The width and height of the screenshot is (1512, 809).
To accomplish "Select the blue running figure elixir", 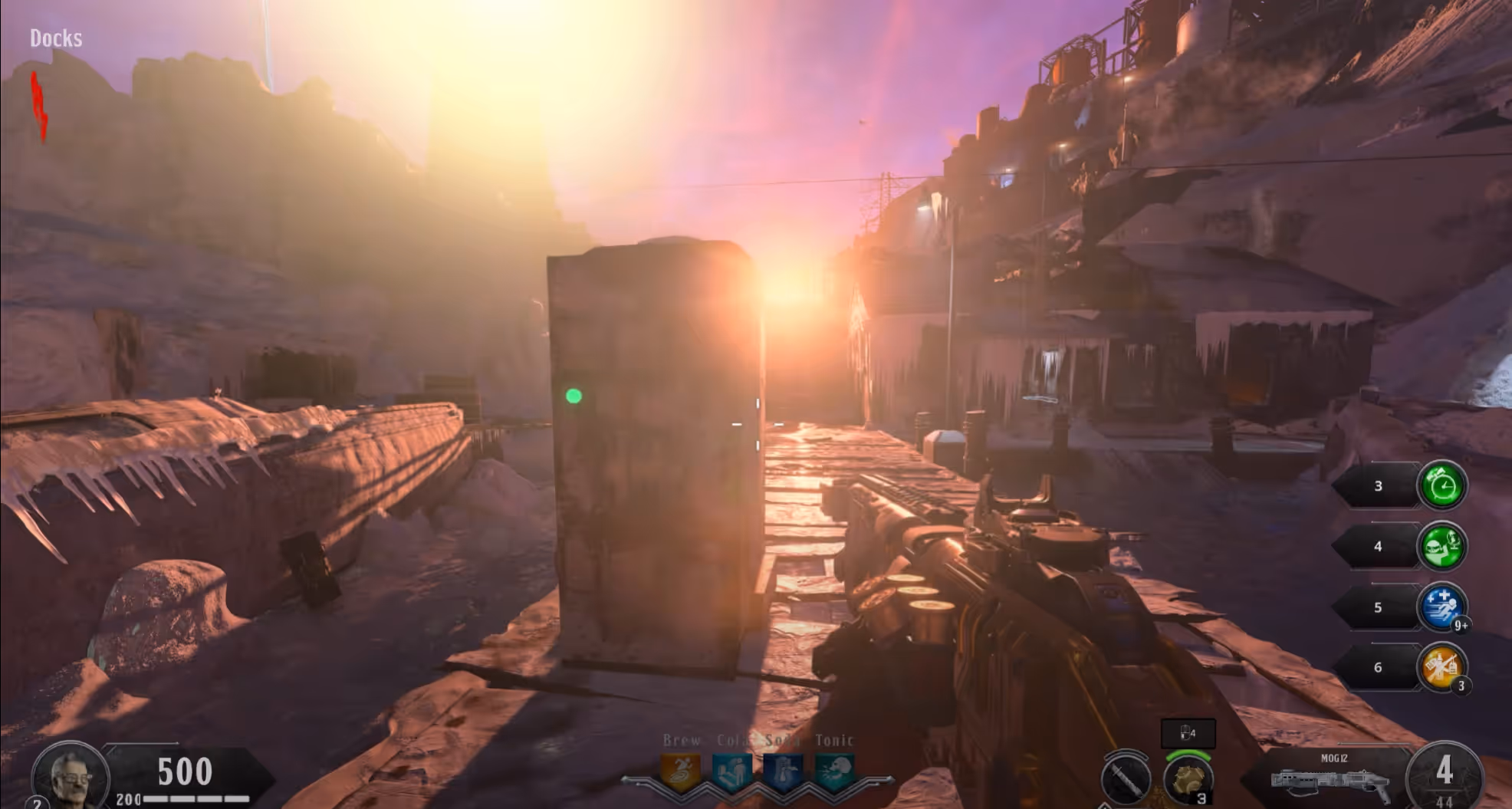I will point(1441,607).
